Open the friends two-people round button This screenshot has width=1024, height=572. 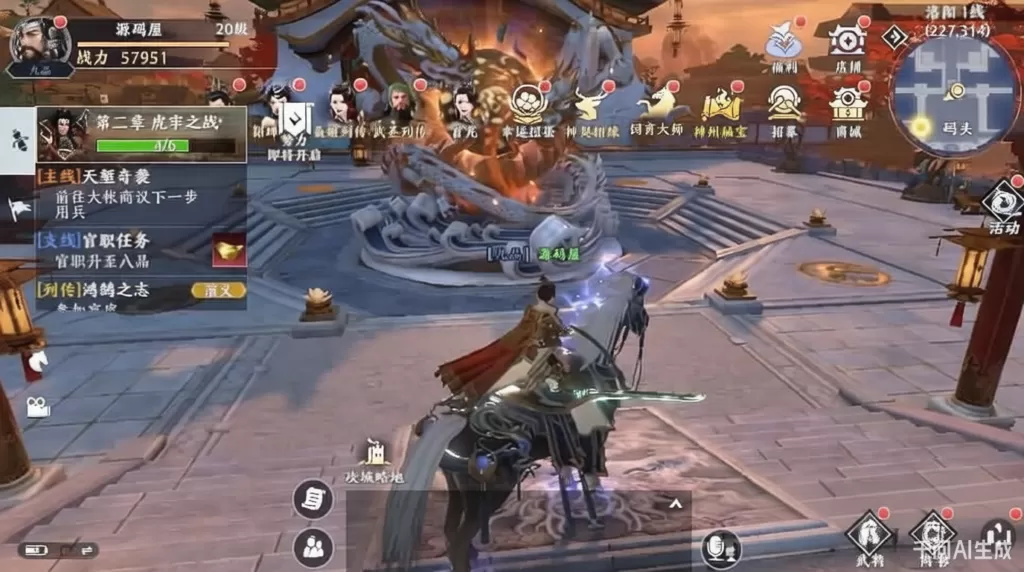[x=313, y=546]
